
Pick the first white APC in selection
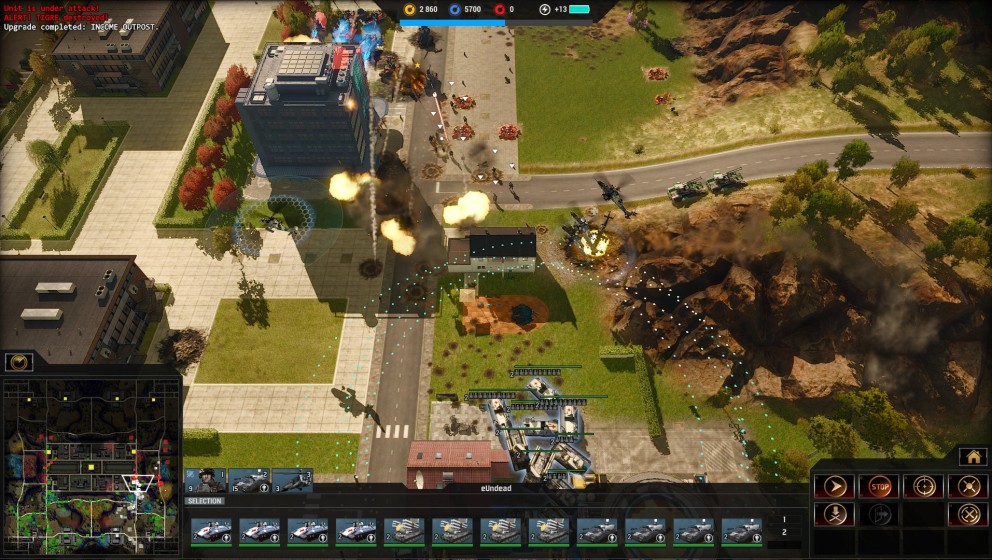coord(211,530)
